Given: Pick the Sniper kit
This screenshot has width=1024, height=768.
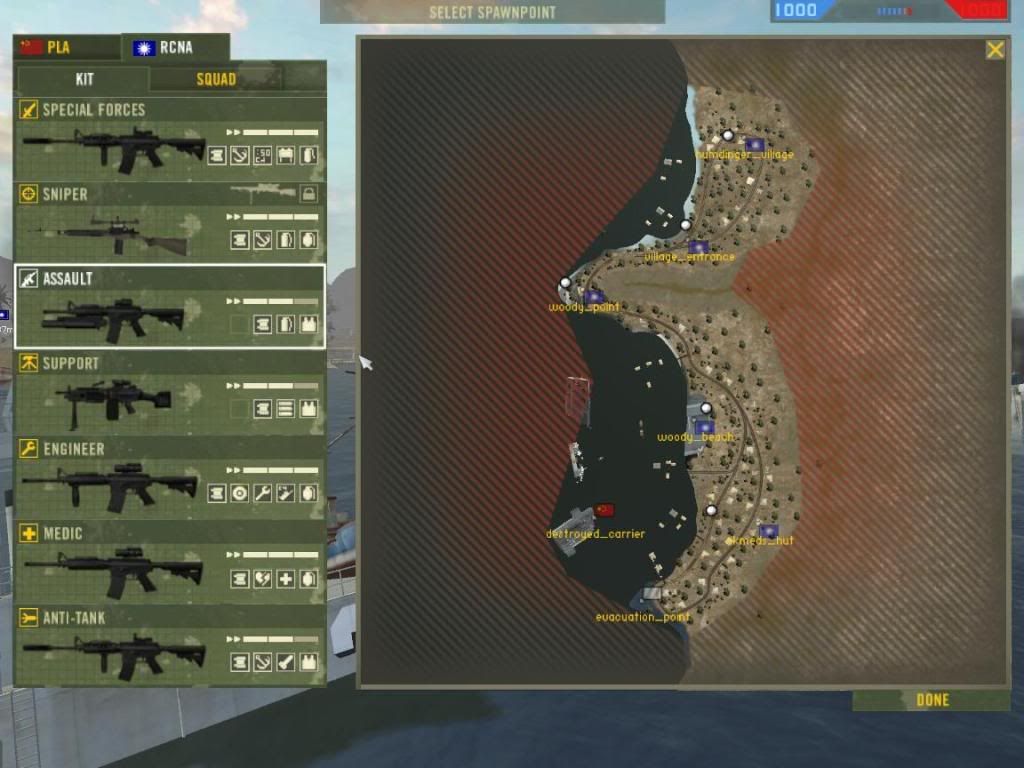Looking at the screenshot, I should tap(170, 223).
